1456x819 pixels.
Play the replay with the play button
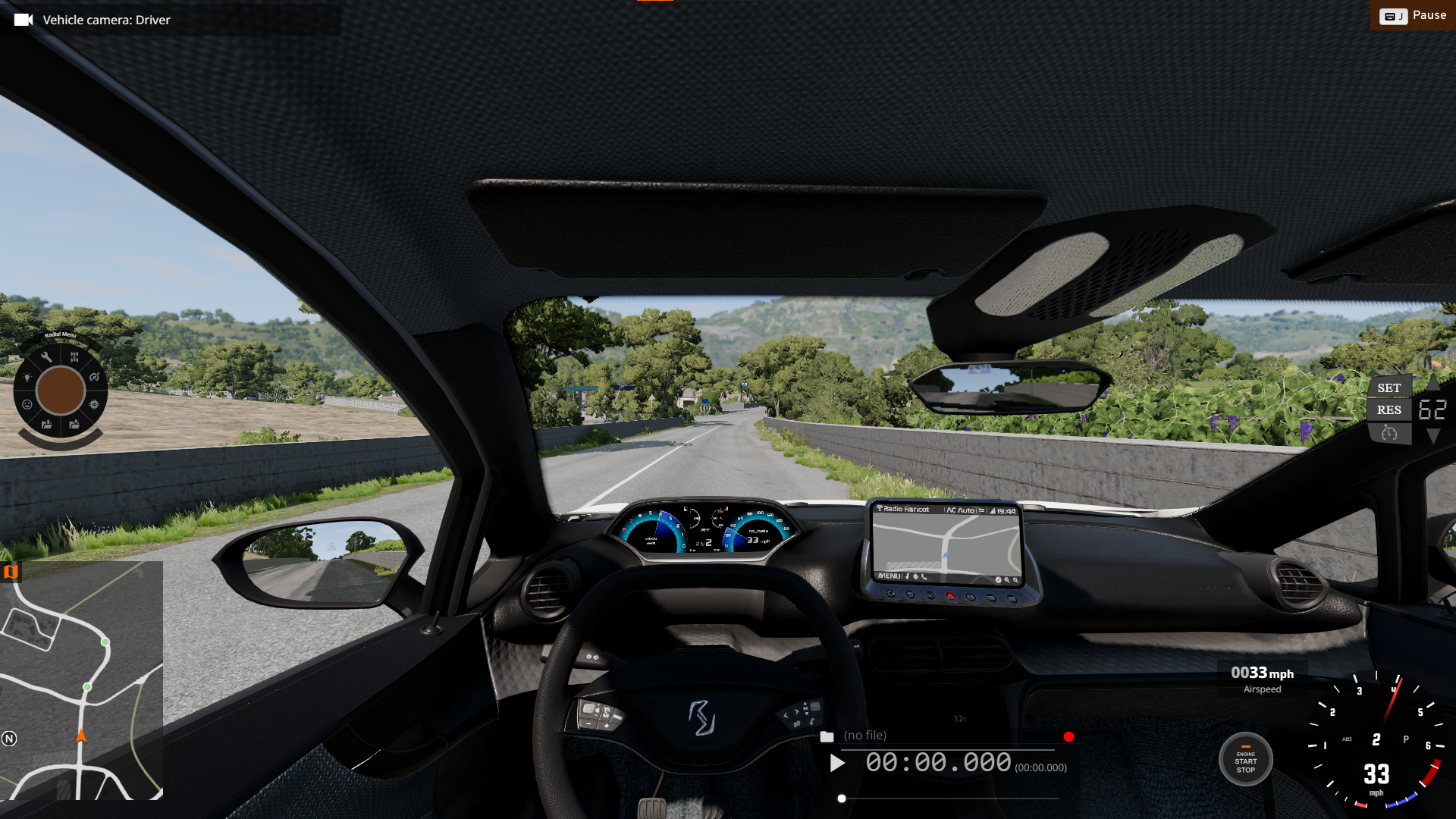click(x=837, y=763)
